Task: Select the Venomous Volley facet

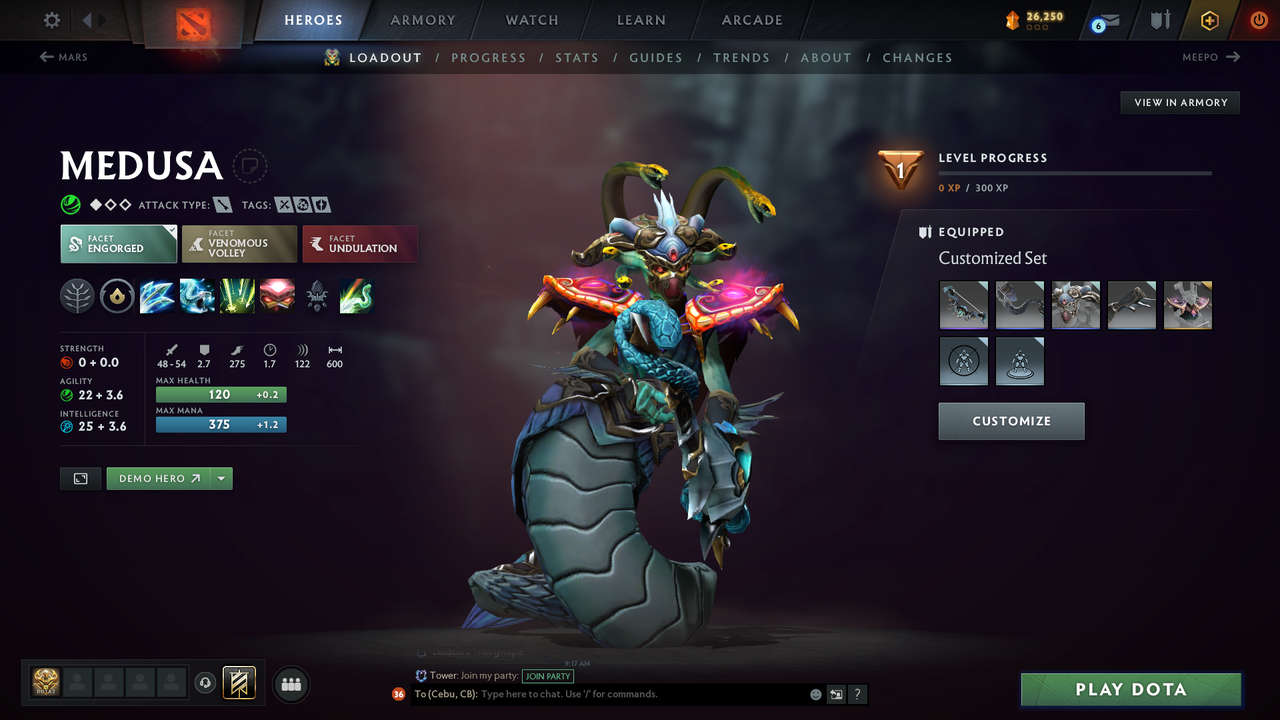Action: click(x=239, y=243)
